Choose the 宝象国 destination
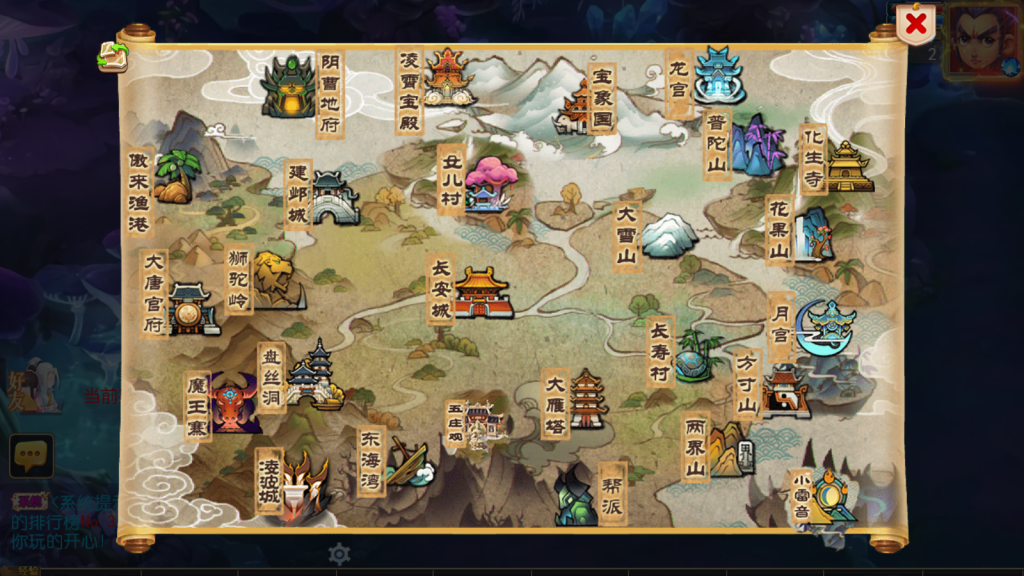The height and width of the screenshot is (576, 1024). (579, 106)
